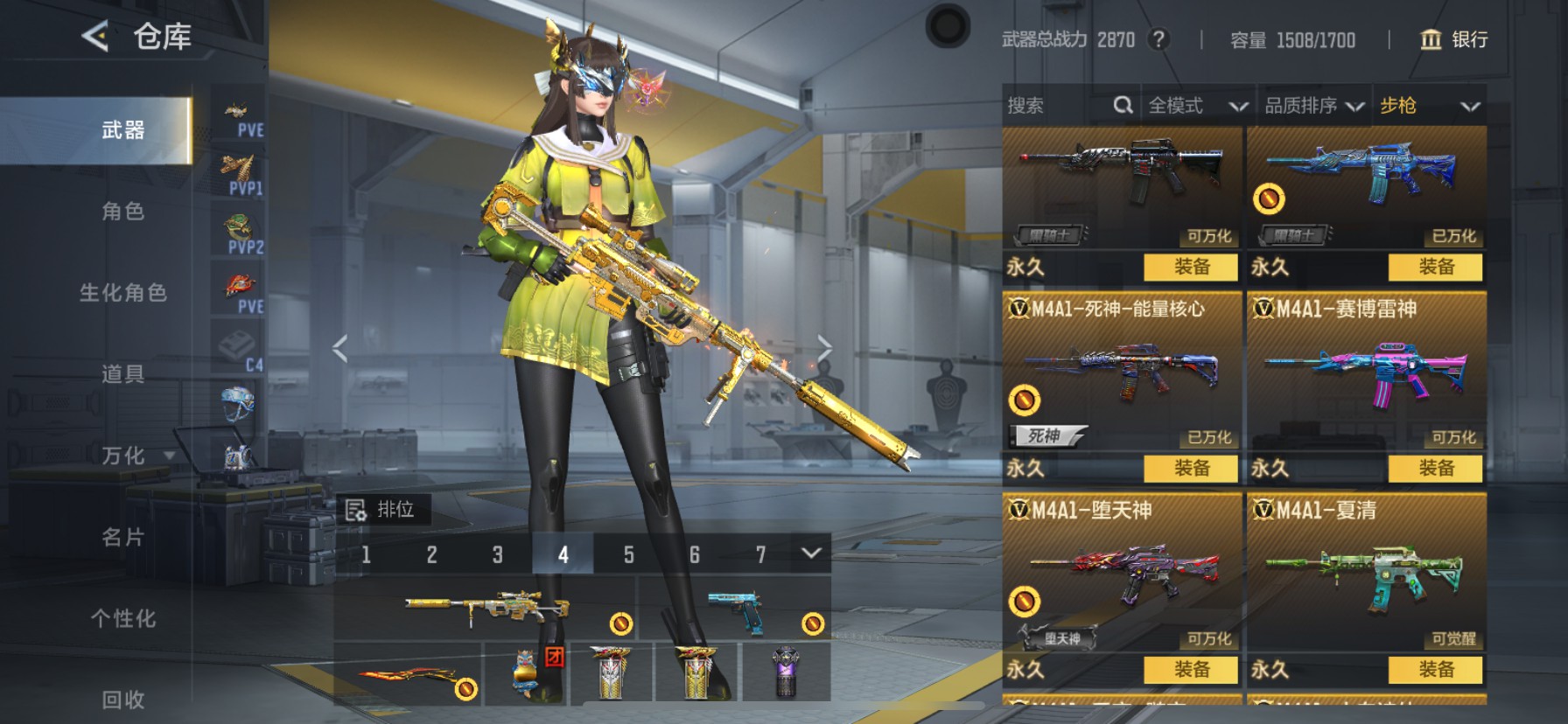
Task: Show the help for 武器总战力
Action: click(1158, 39)
